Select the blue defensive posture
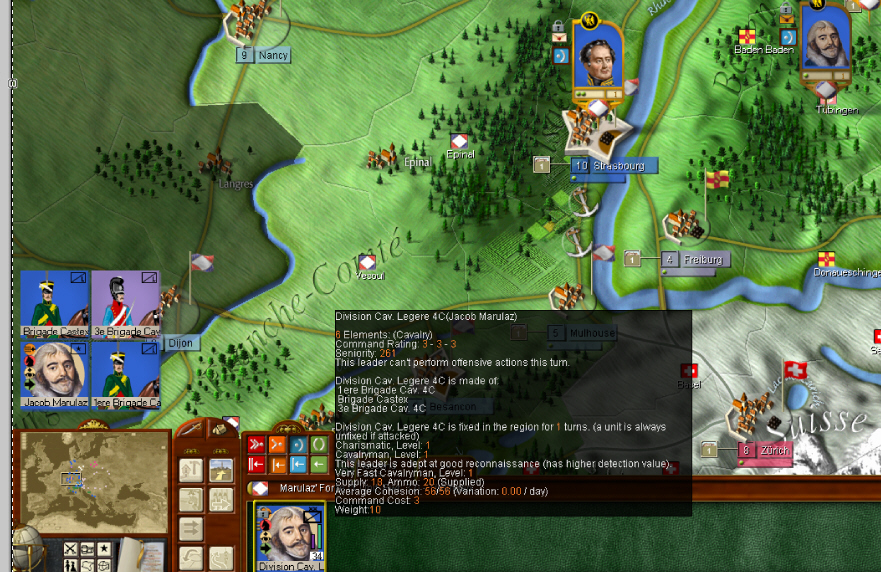The width and height of the screenshot is (881, 572). coord(298,445)
